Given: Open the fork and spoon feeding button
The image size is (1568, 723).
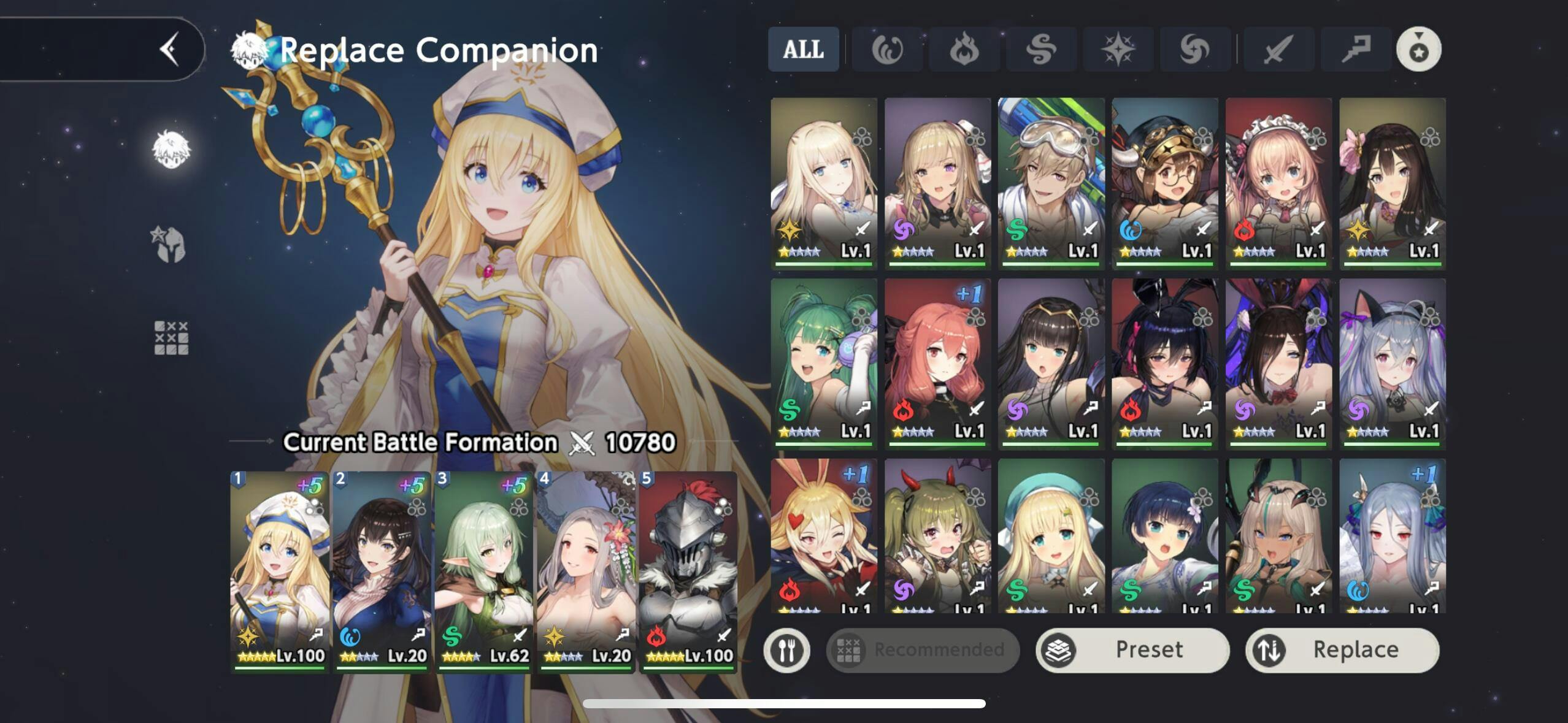Looking at the screenshot, I should tap(787, 649).
